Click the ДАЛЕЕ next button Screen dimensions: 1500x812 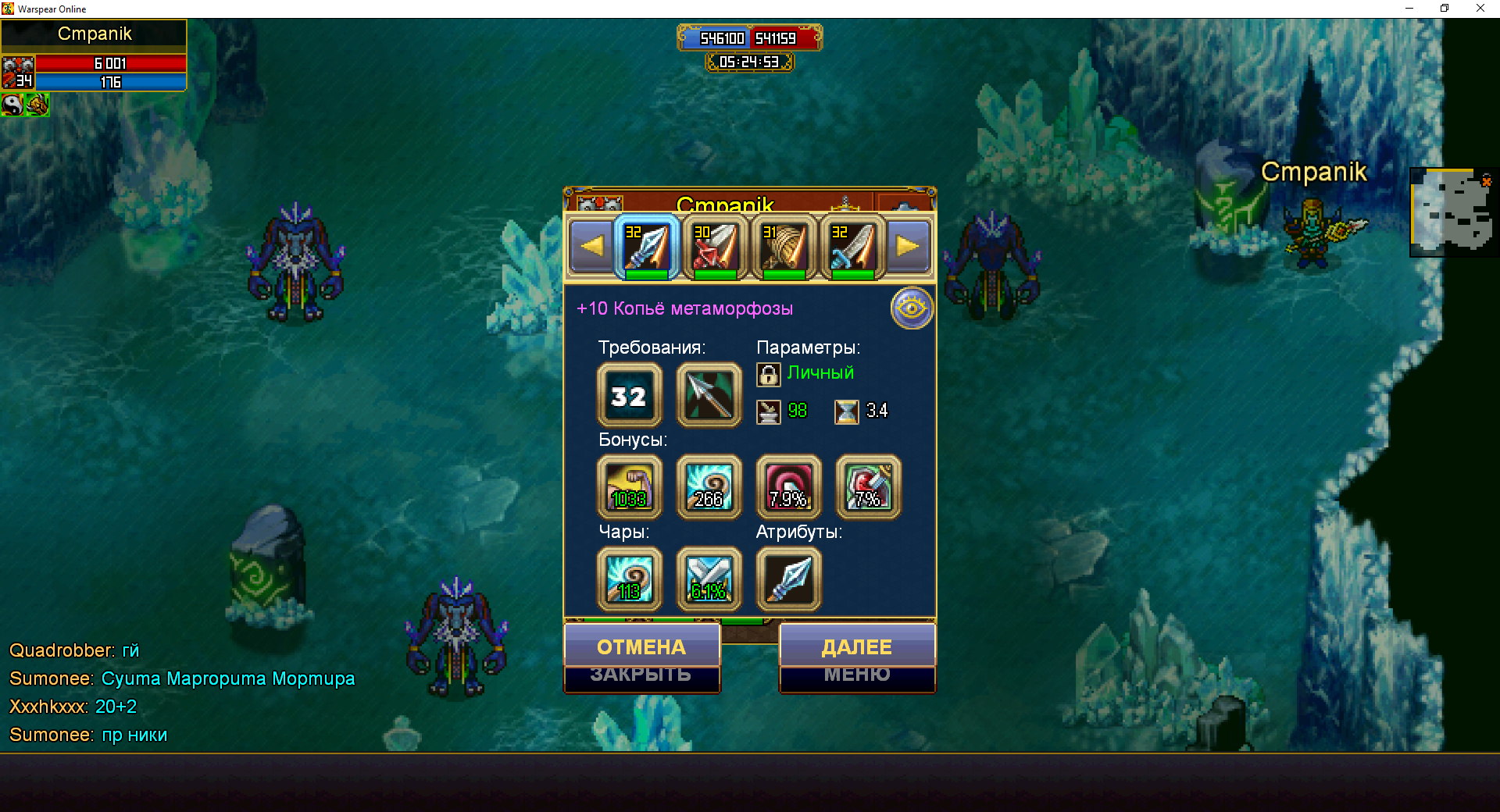tap(857, 646)
